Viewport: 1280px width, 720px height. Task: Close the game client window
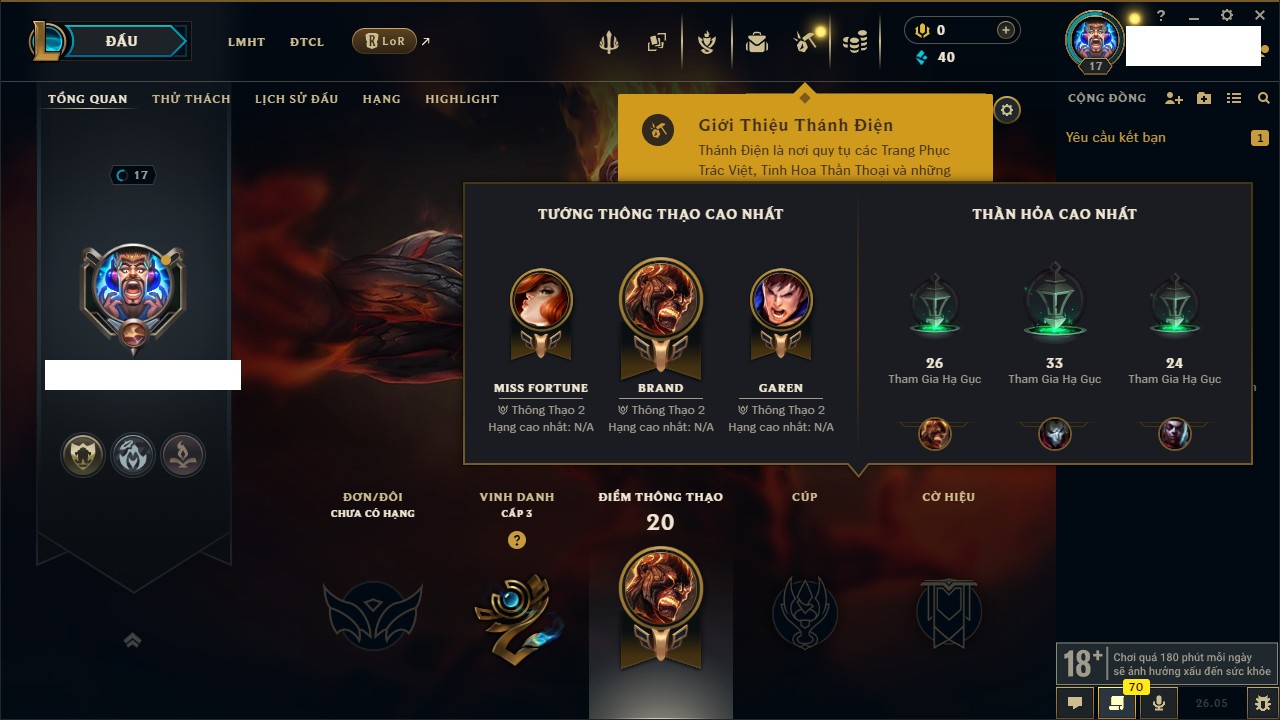pos(1259,16)
